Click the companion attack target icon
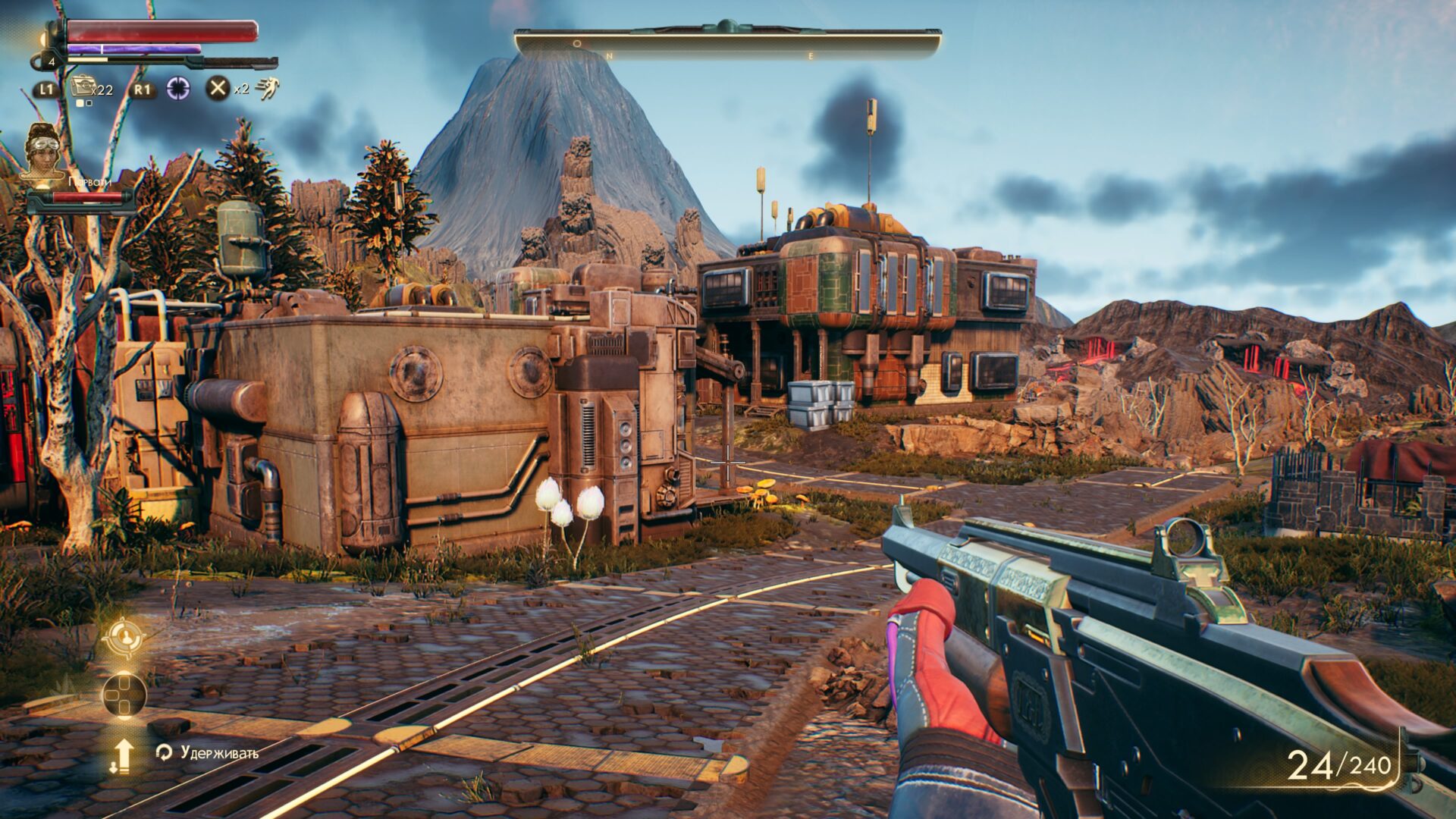This screenshot has width=1456, height=819. tap(124, 636)
